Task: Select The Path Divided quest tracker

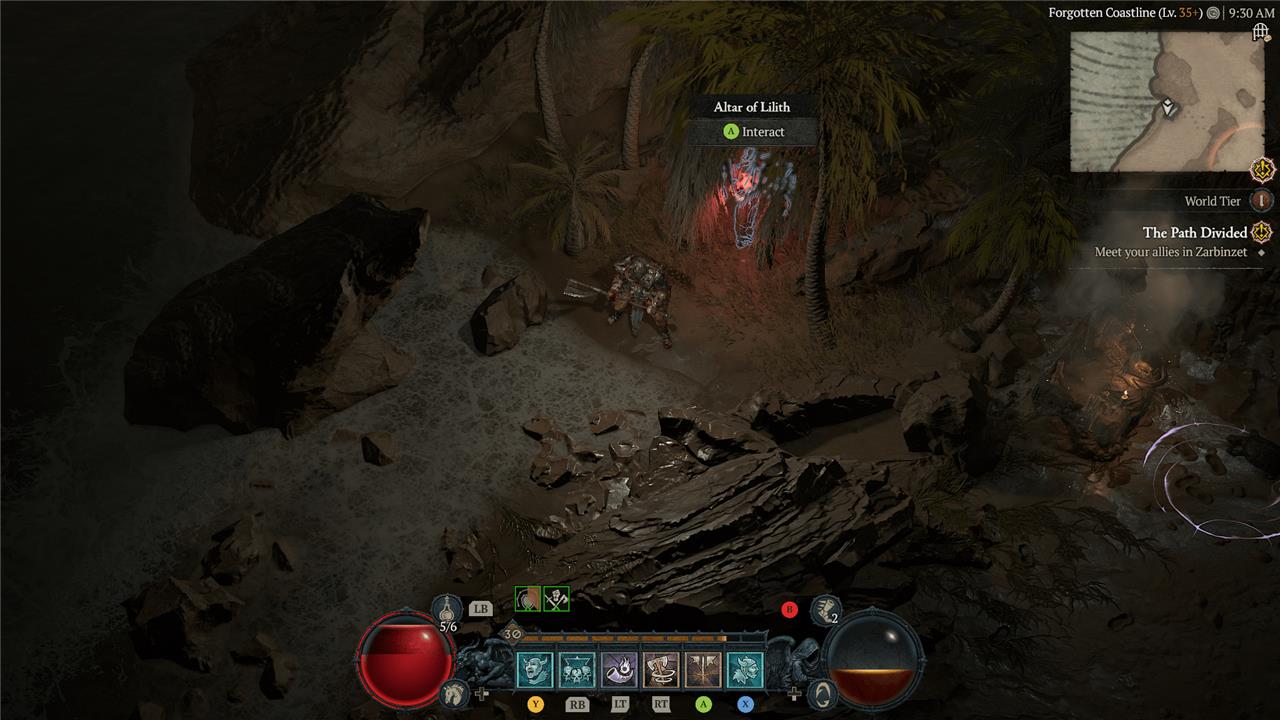Action: [1195, 233]
